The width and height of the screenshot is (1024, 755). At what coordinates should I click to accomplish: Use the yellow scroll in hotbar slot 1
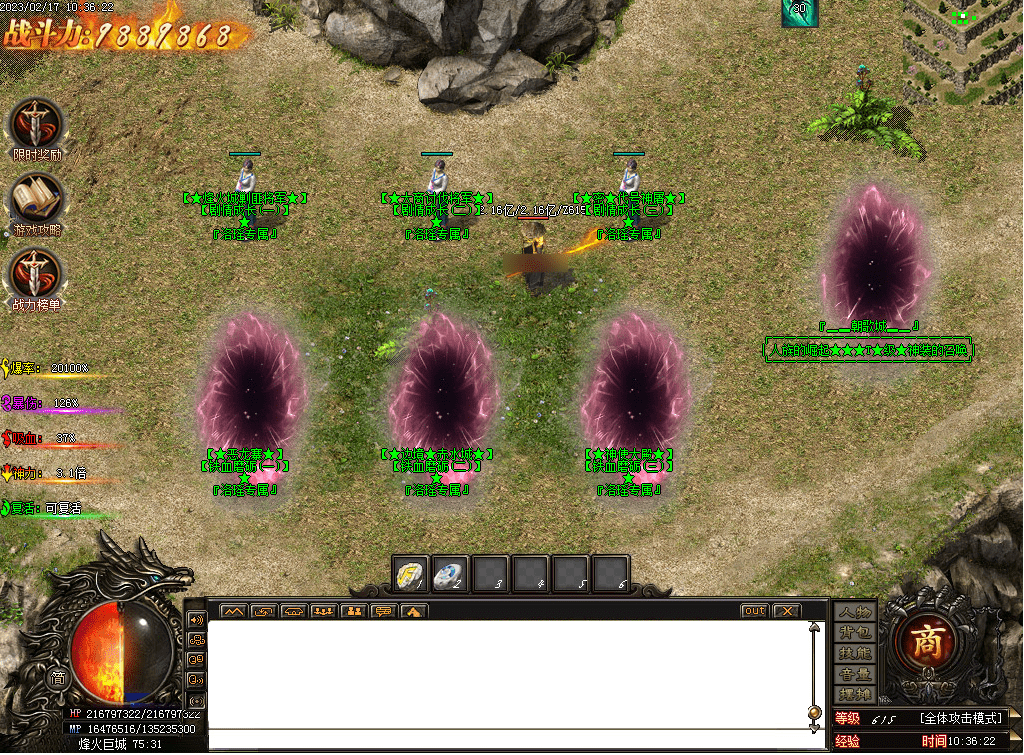pos(410,574)
